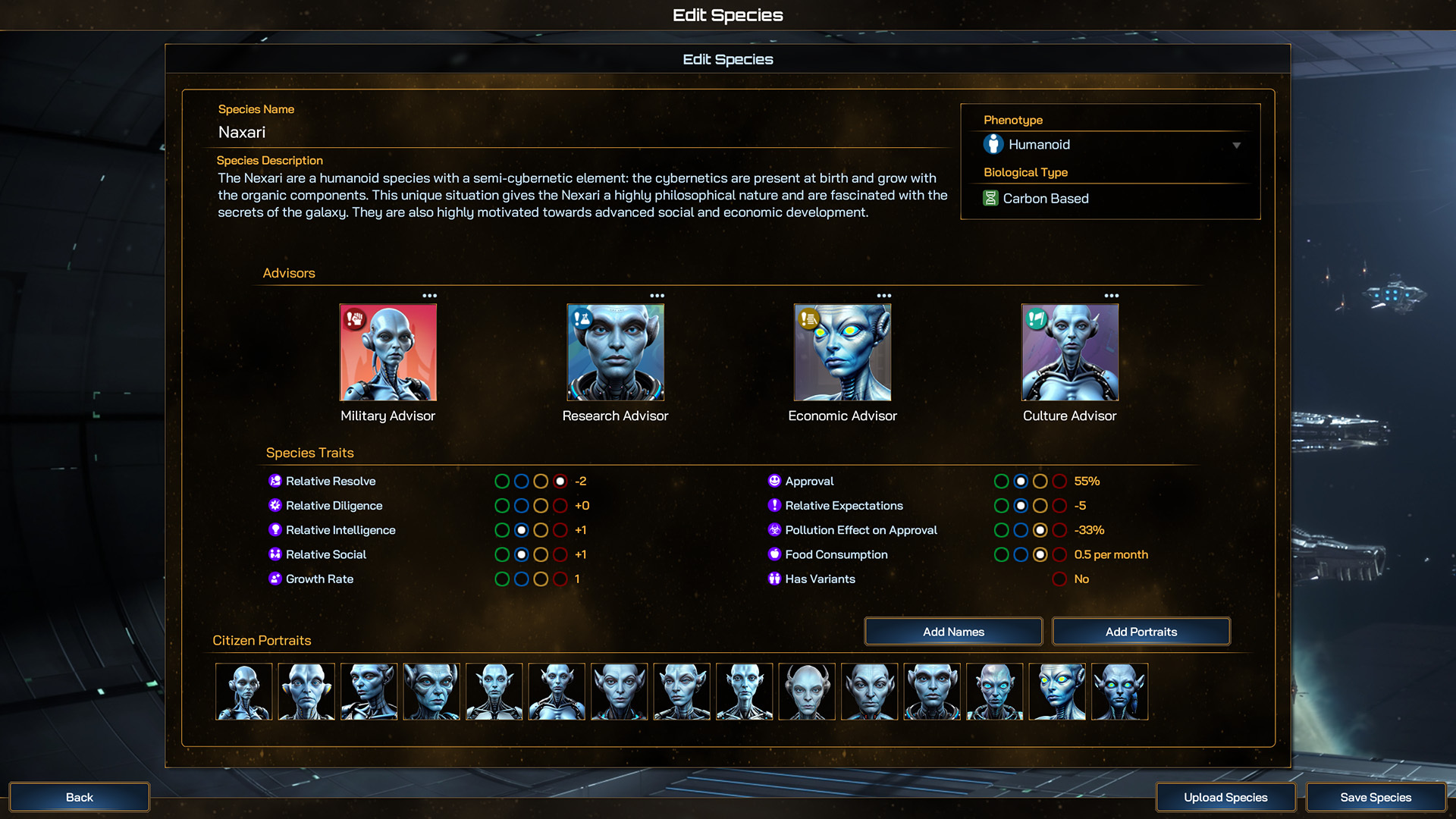Click the Military Advisor's fist badge icon
Screen dimensions: 1456x819
point(353,318)
